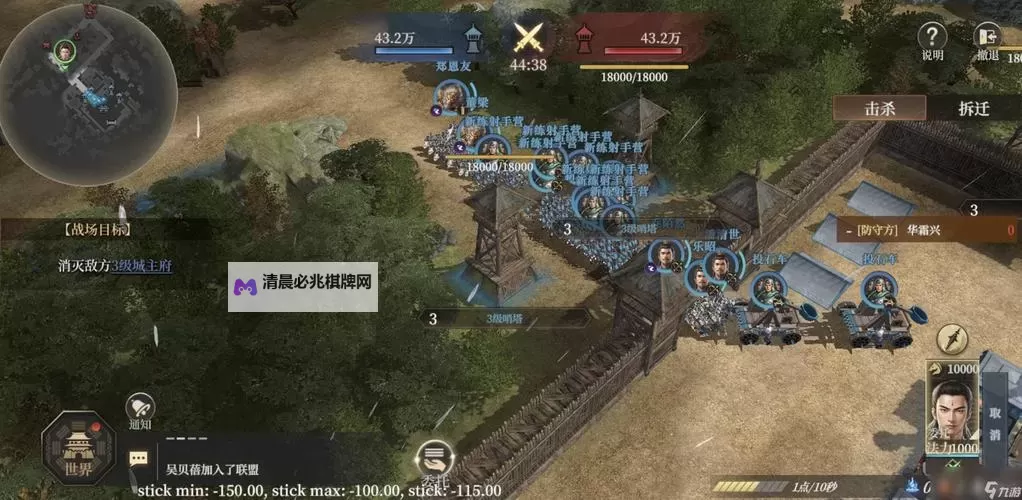This screenshot has width=1022, height=500.
Task: Open the circular minimap
Action: [87, 94]
